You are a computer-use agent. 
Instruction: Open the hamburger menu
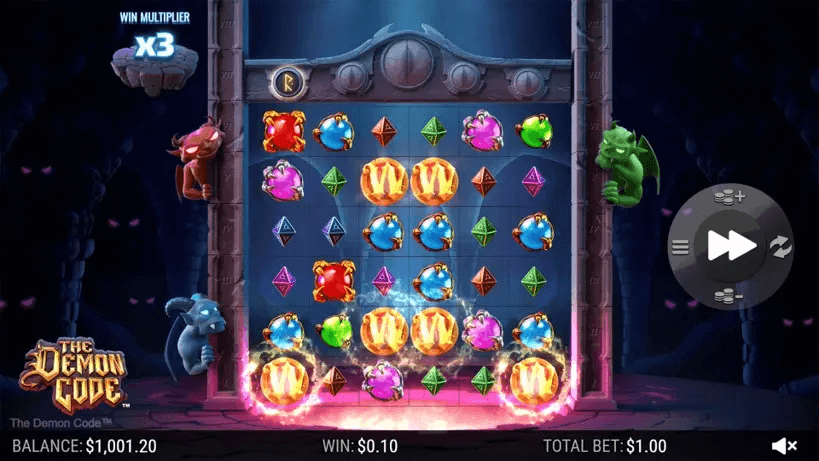[x=681, y=245]
